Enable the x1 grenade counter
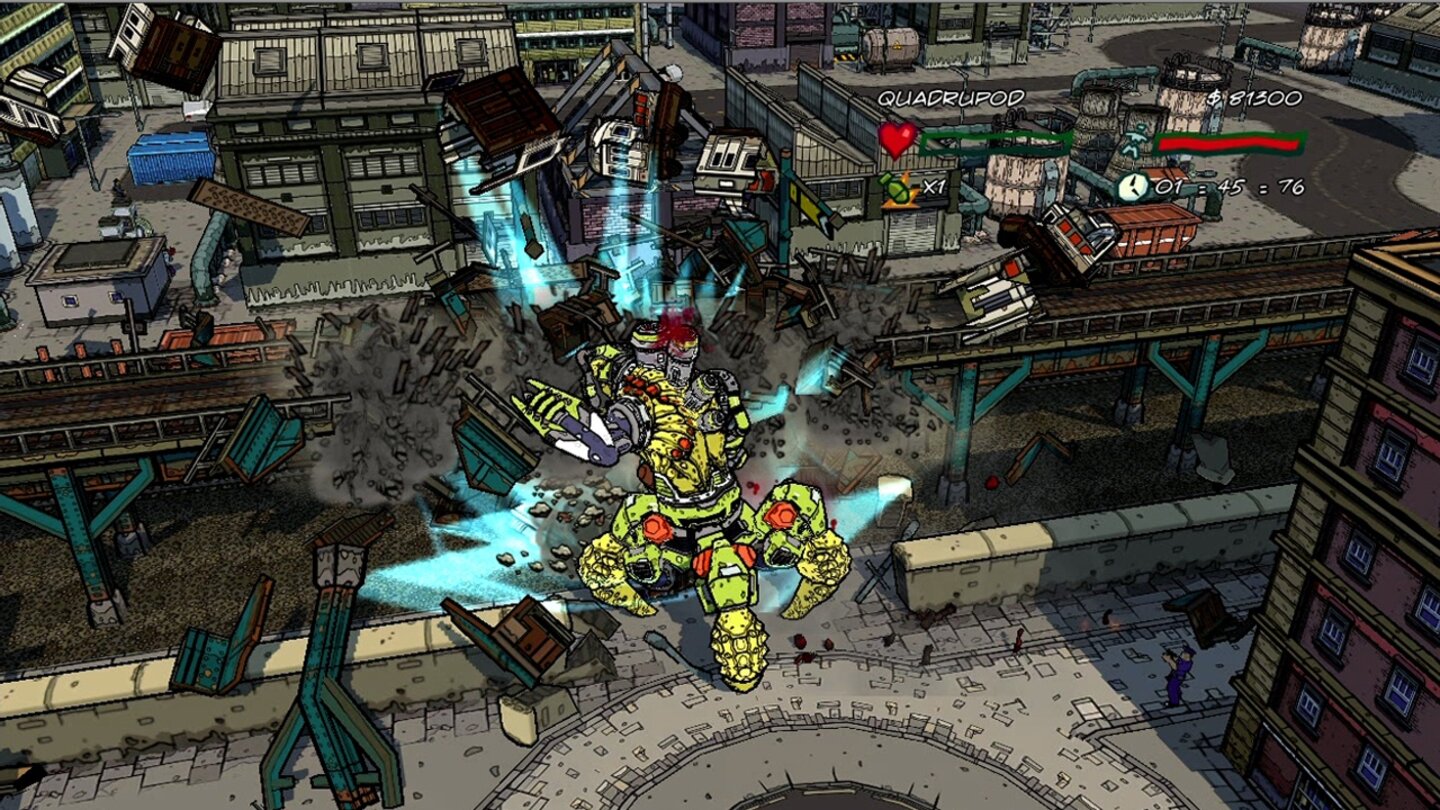1440x810 pixels. point(936,187)
